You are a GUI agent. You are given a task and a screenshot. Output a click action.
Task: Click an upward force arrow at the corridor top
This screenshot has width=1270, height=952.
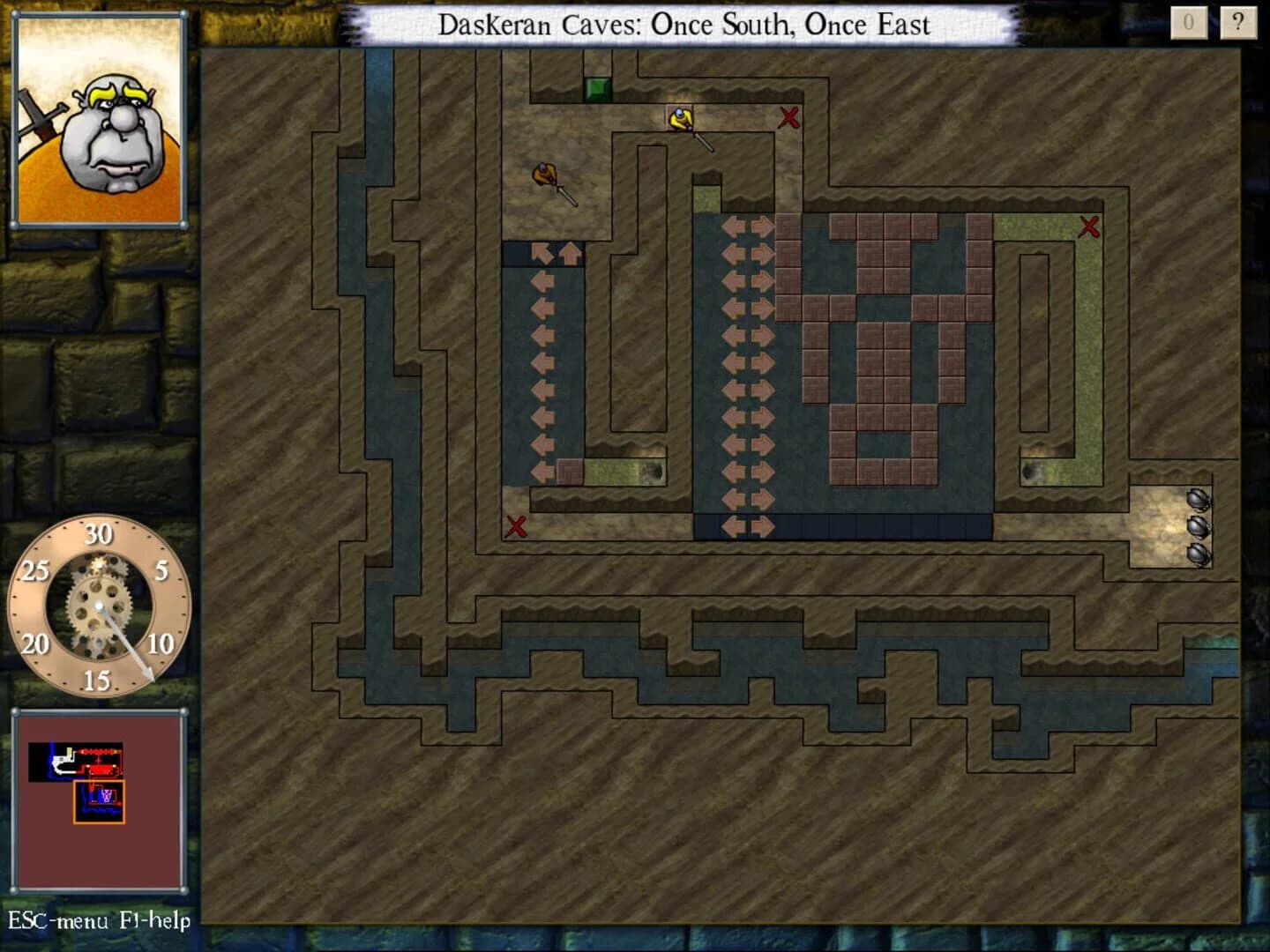pos(570,251)
